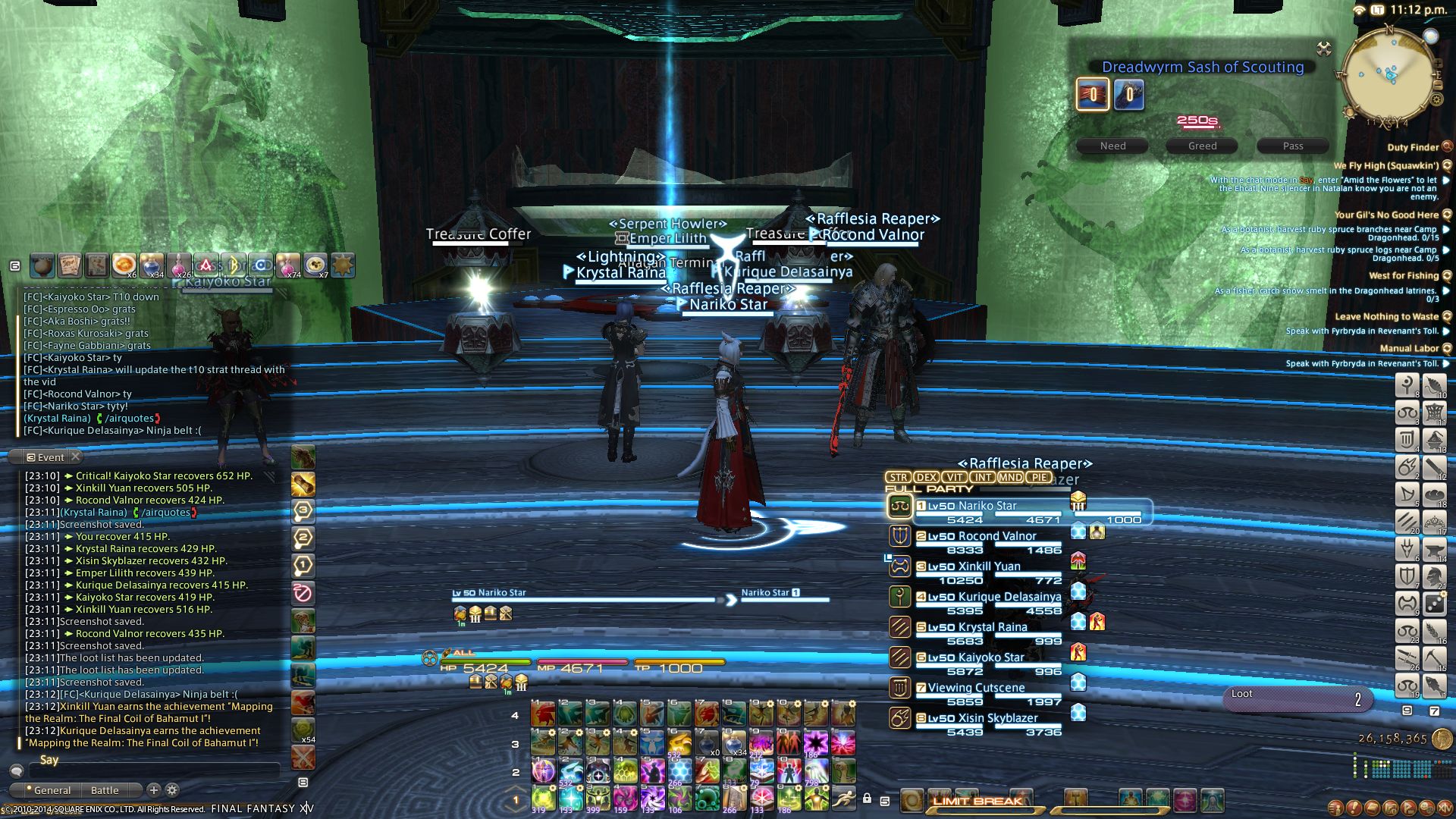
Task: Open the Duty Finder entry
Action: (1413, 147)
